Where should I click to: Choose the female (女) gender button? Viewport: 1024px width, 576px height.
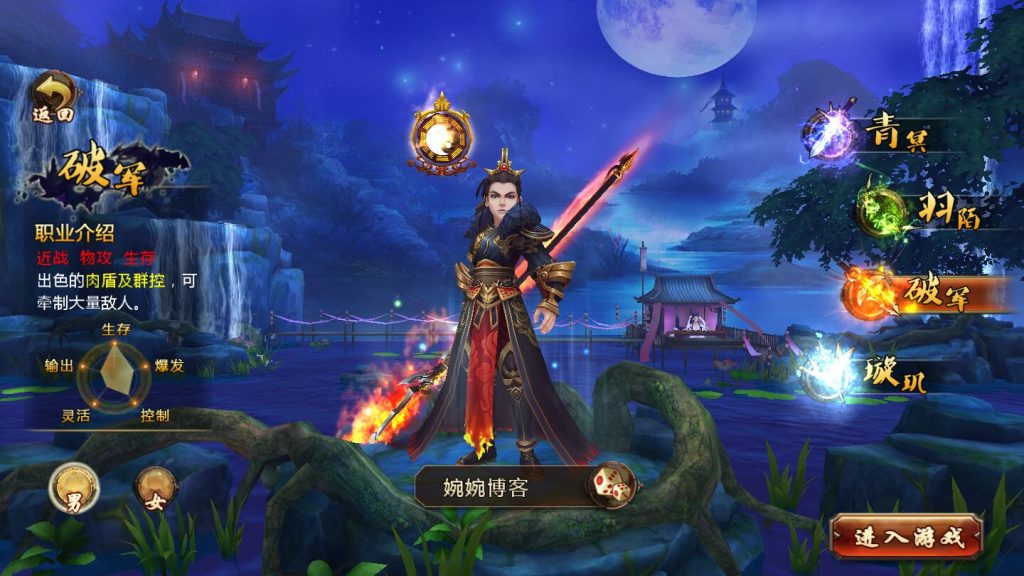coord(155,487)
